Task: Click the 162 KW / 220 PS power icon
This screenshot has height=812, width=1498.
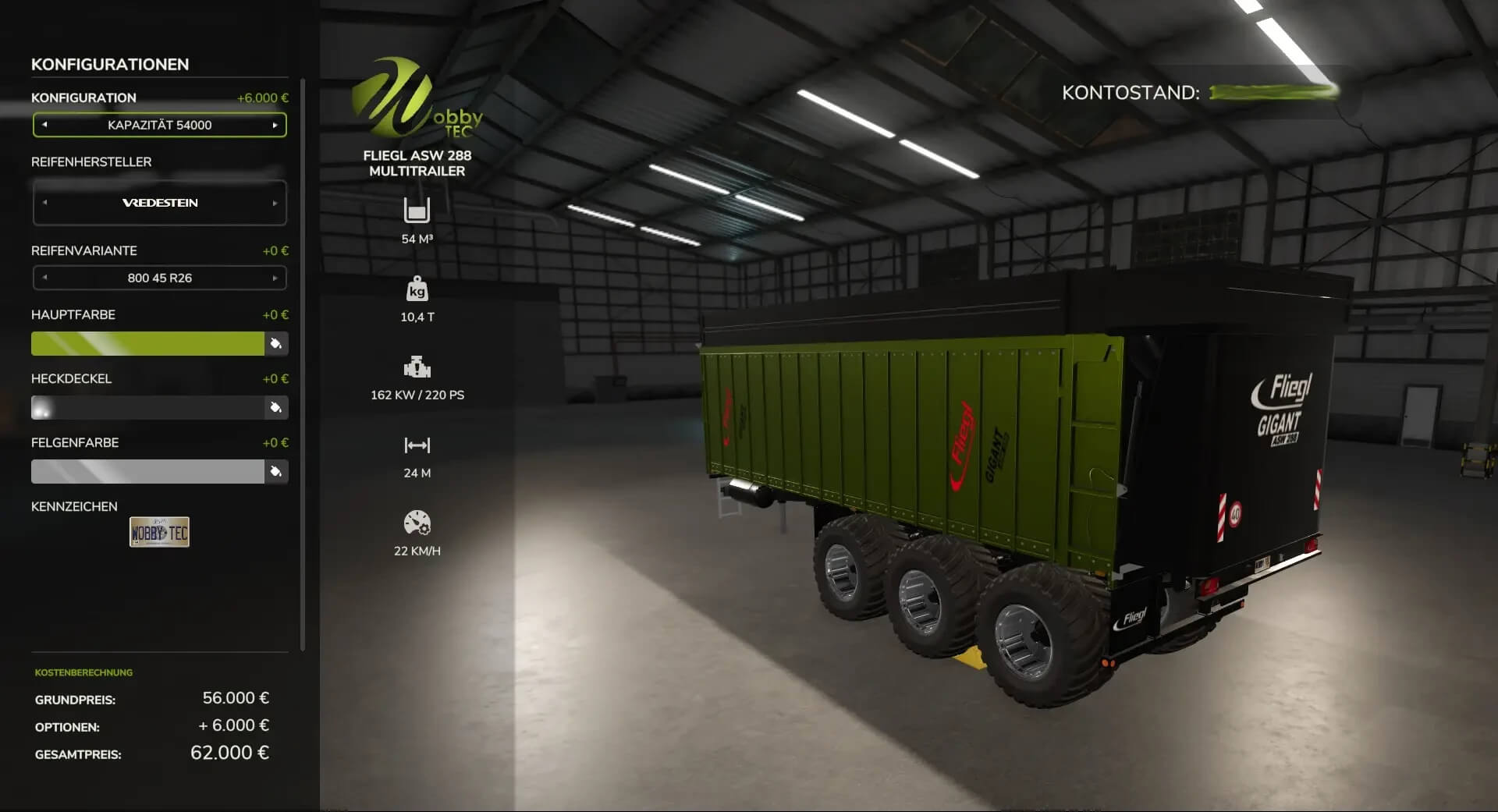Action: pos(418,367)
